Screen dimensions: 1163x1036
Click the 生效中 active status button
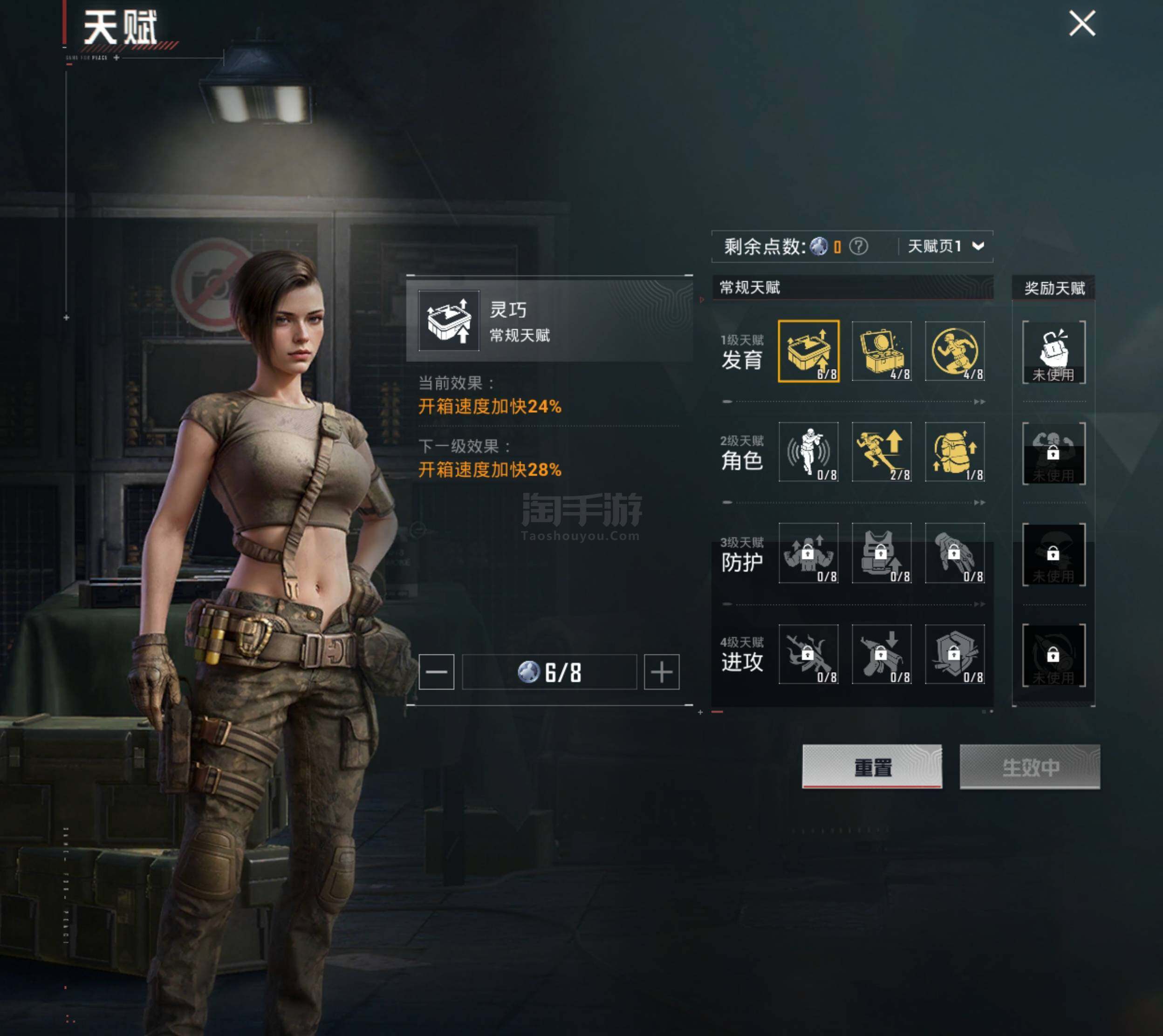point(1030,766)
